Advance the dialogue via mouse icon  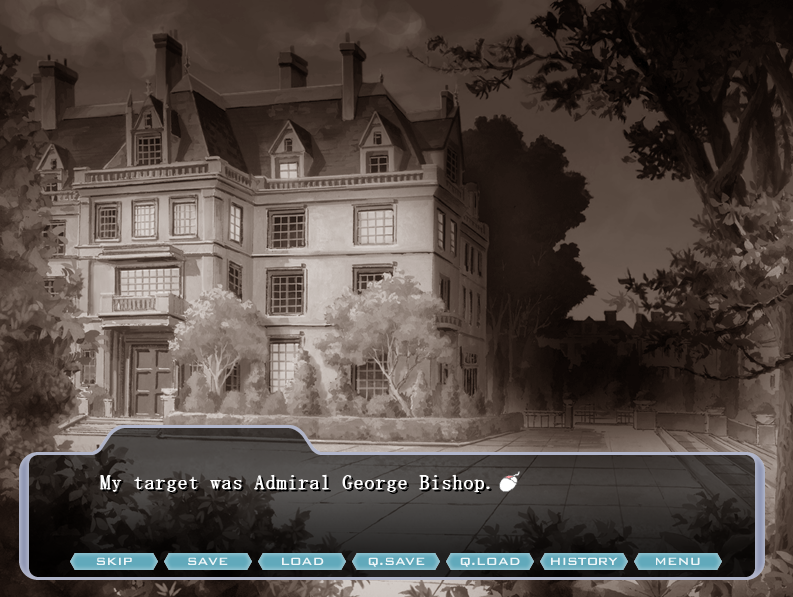(x=509, y=484)
